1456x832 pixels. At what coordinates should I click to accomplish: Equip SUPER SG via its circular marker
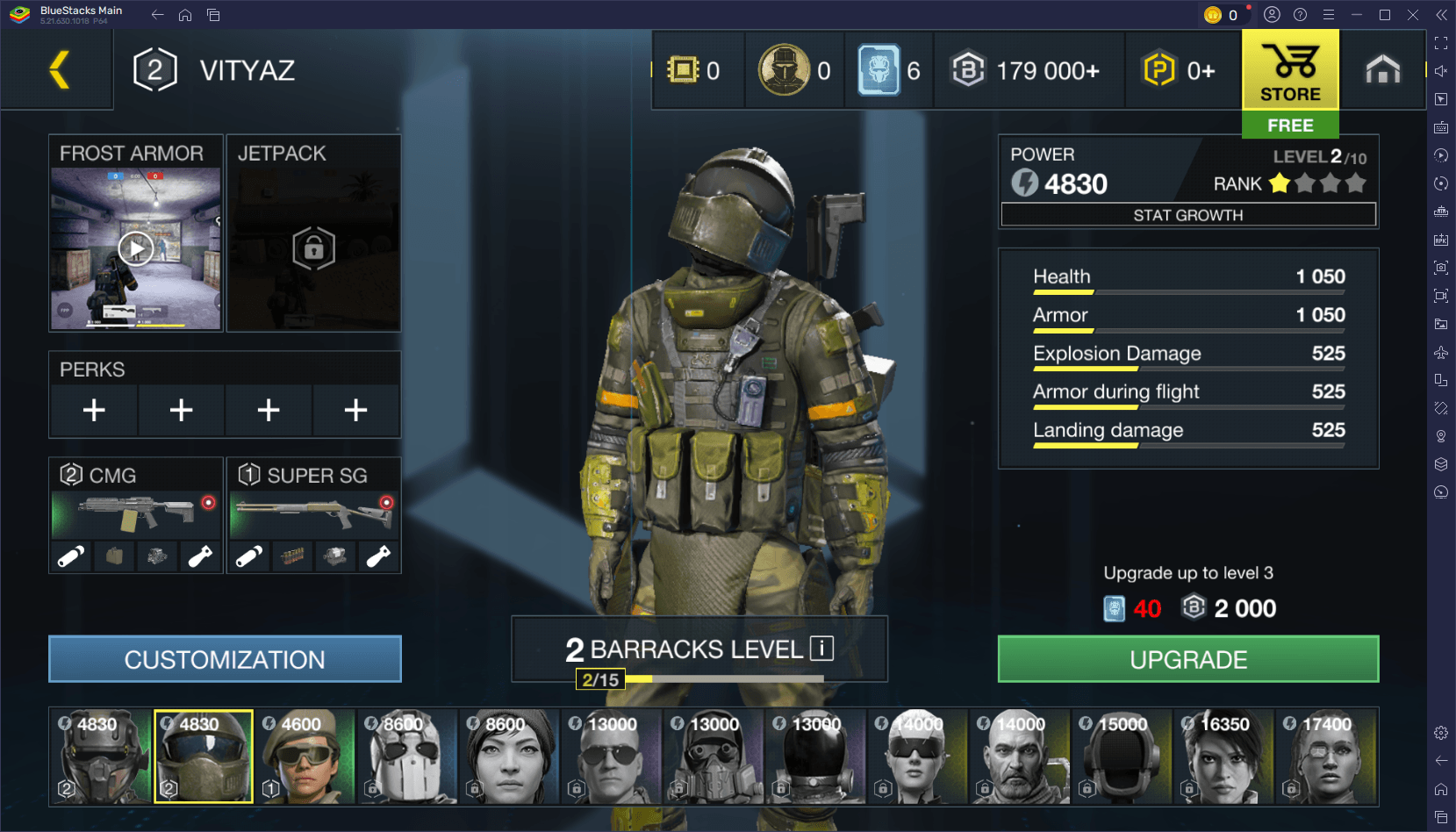coord(386,501)
